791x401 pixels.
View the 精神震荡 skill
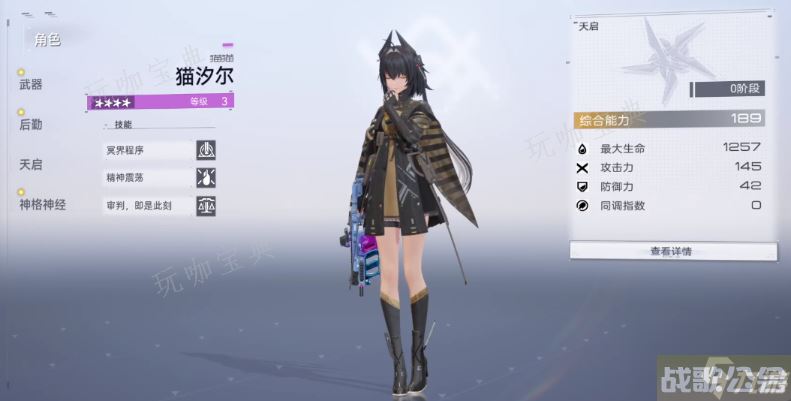click(x=148, y=178)
